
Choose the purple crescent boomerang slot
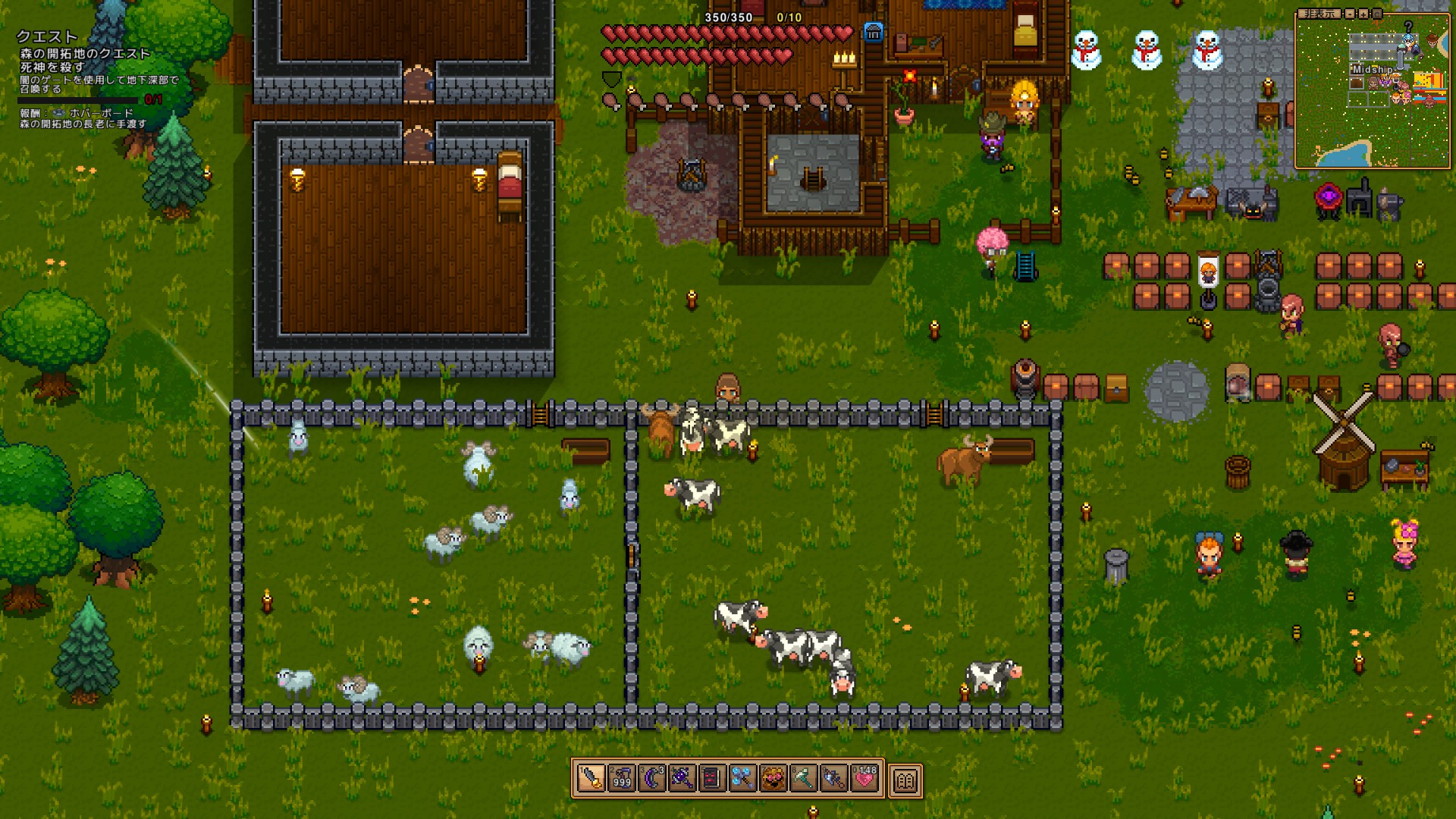(651, 778)
